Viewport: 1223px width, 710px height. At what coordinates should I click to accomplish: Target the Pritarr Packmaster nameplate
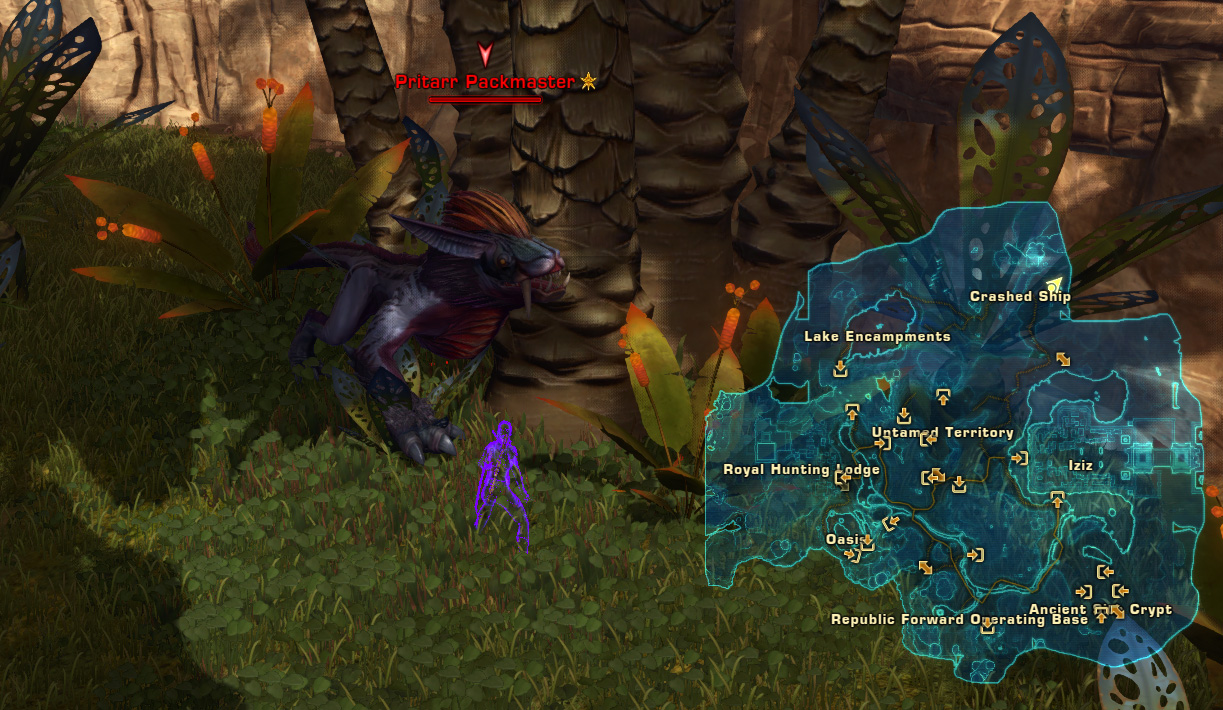coord(485,82)
